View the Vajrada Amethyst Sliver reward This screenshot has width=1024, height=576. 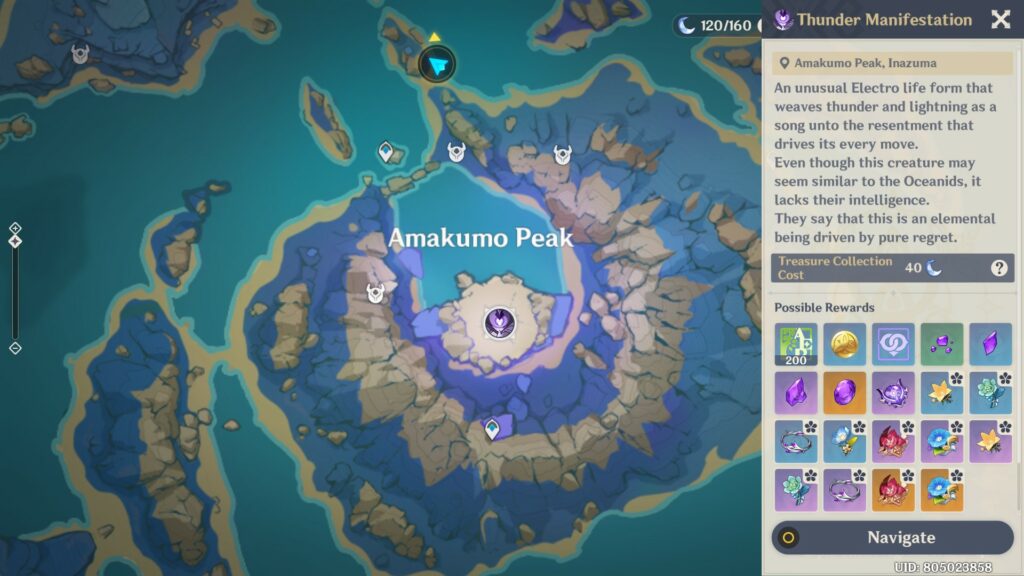(x=990, y=344)
